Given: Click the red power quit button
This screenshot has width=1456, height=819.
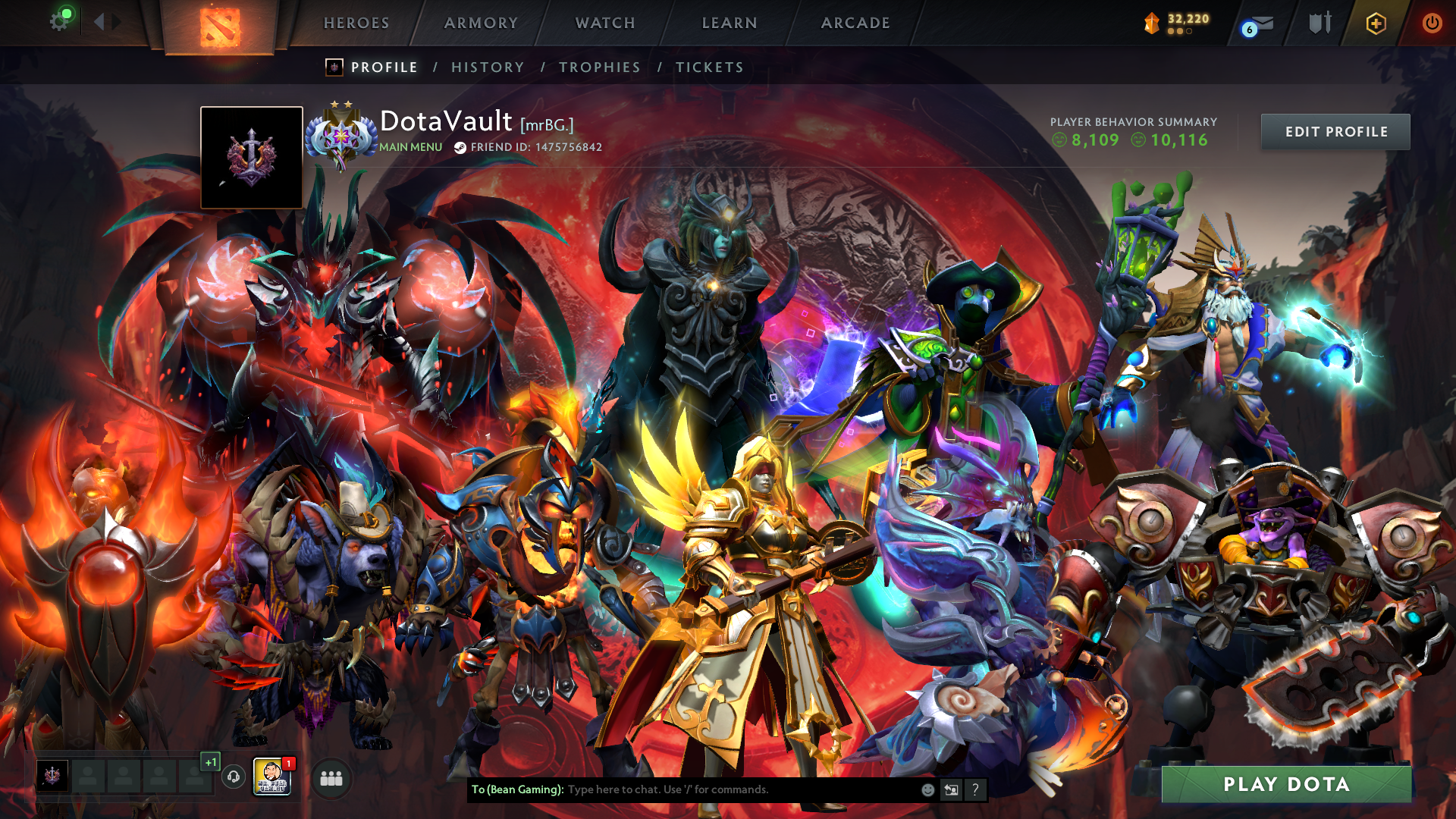Looking at the screenshot, I should coord(1432,23).
